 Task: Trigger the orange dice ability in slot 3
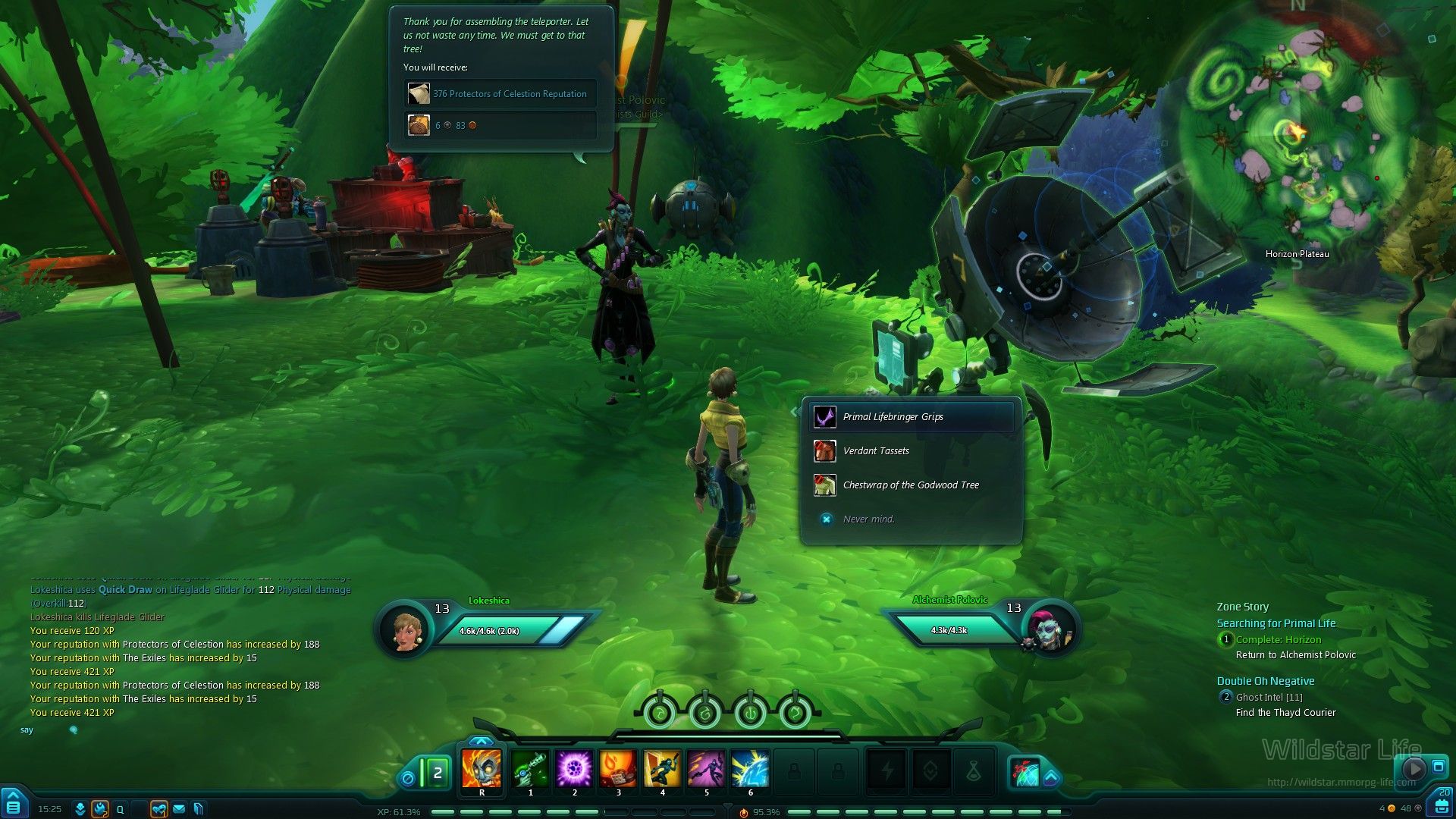(x=618, y=769)
